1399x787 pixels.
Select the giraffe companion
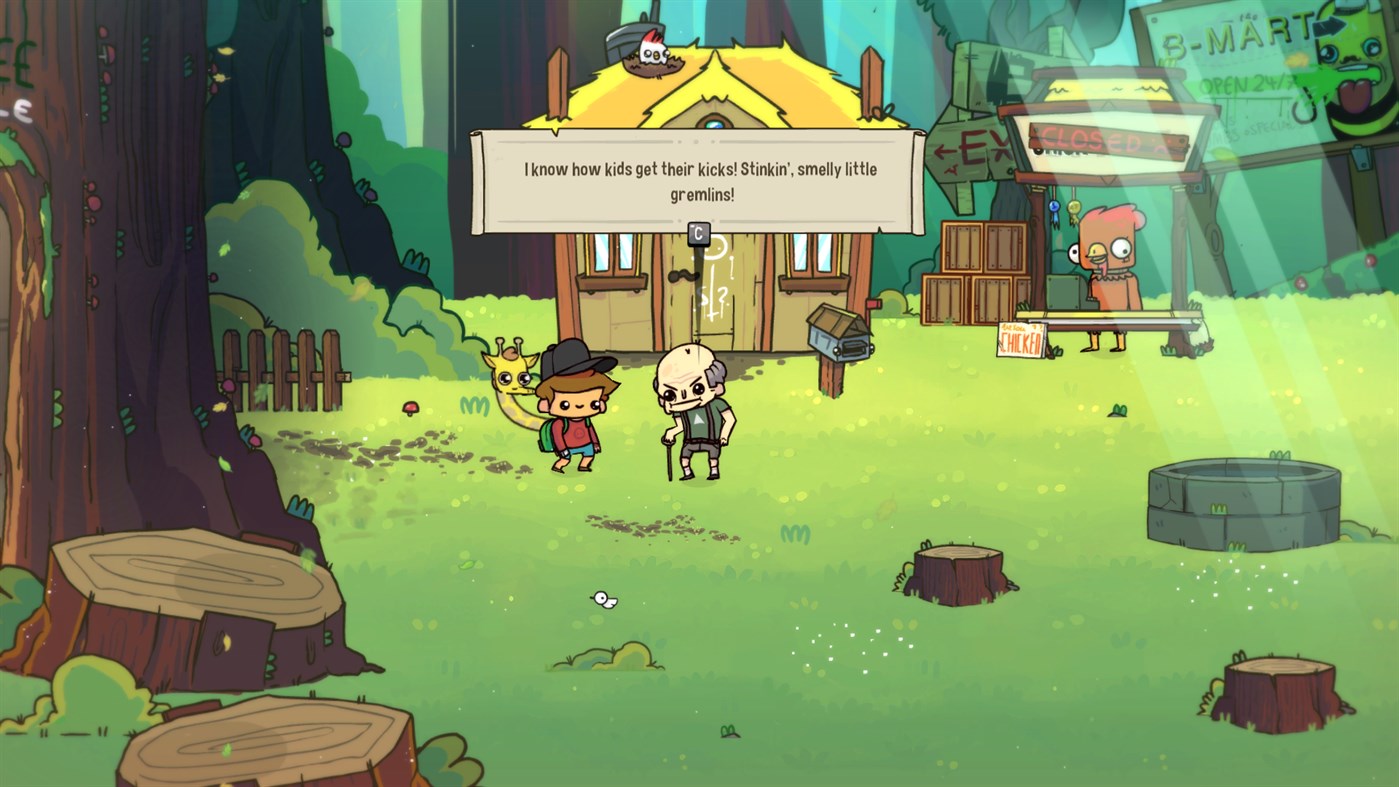click(x=512, y=380)
